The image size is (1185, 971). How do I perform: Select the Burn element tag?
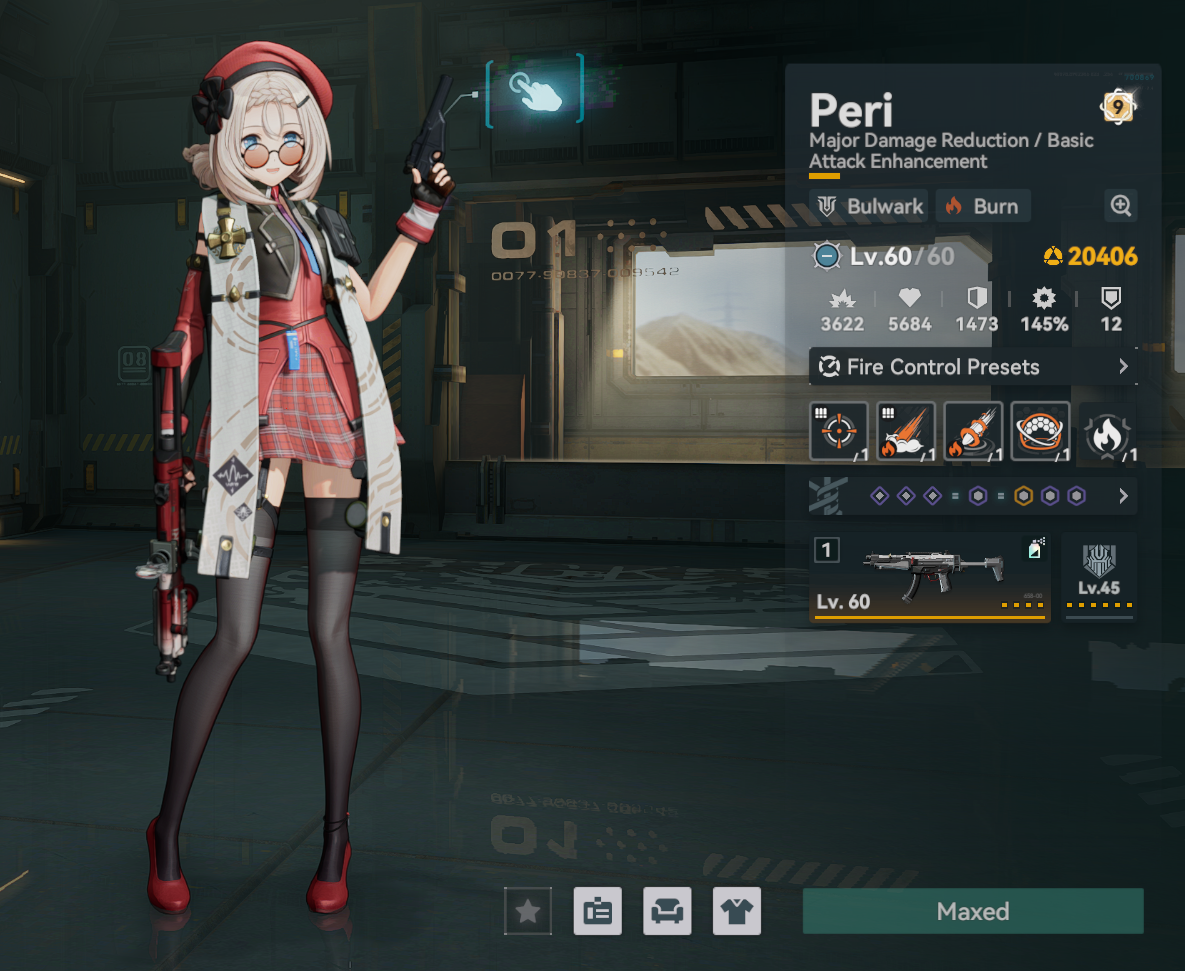[x=983, y=207]
